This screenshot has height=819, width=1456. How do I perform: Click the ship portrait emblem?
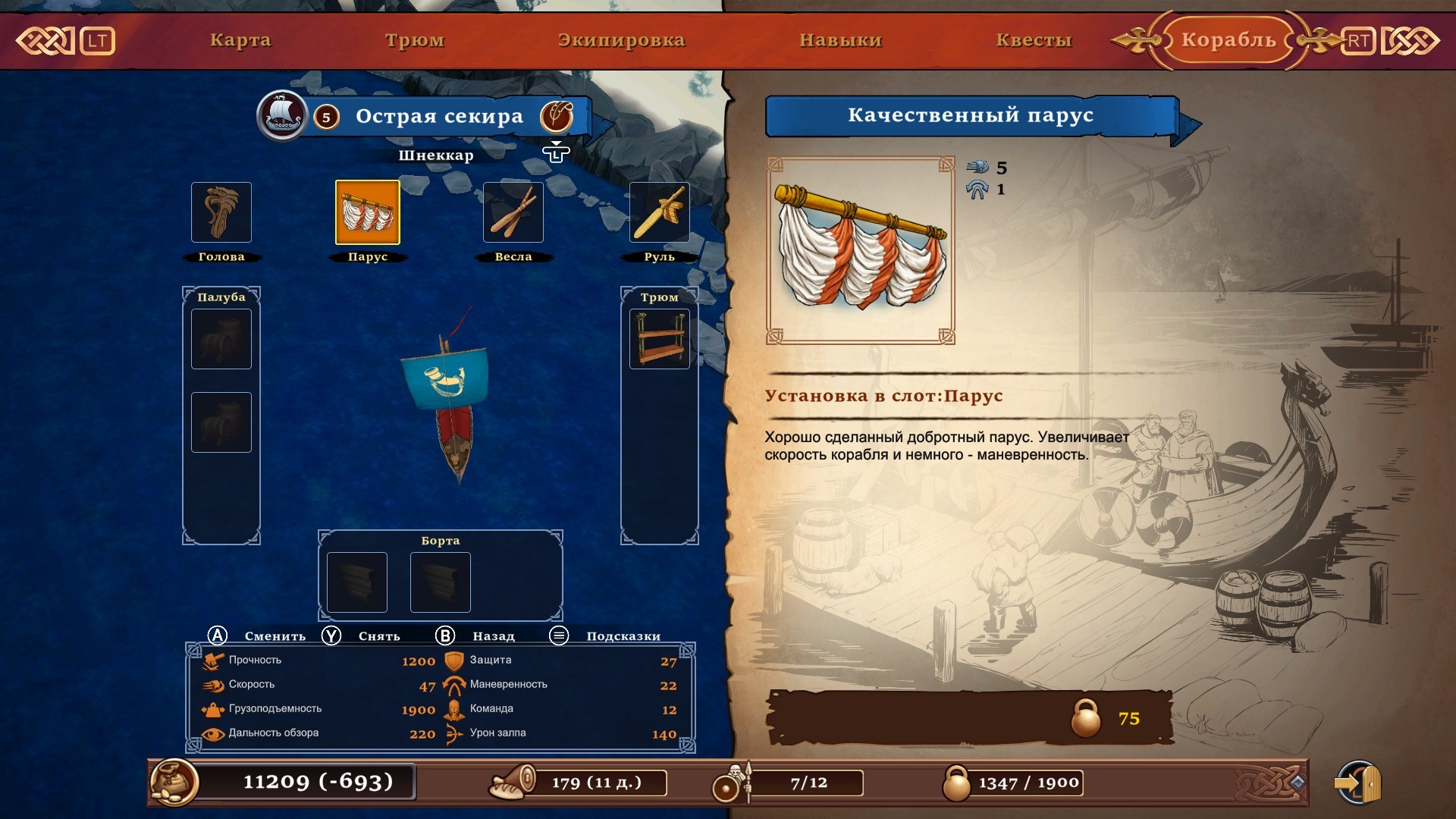282,116
